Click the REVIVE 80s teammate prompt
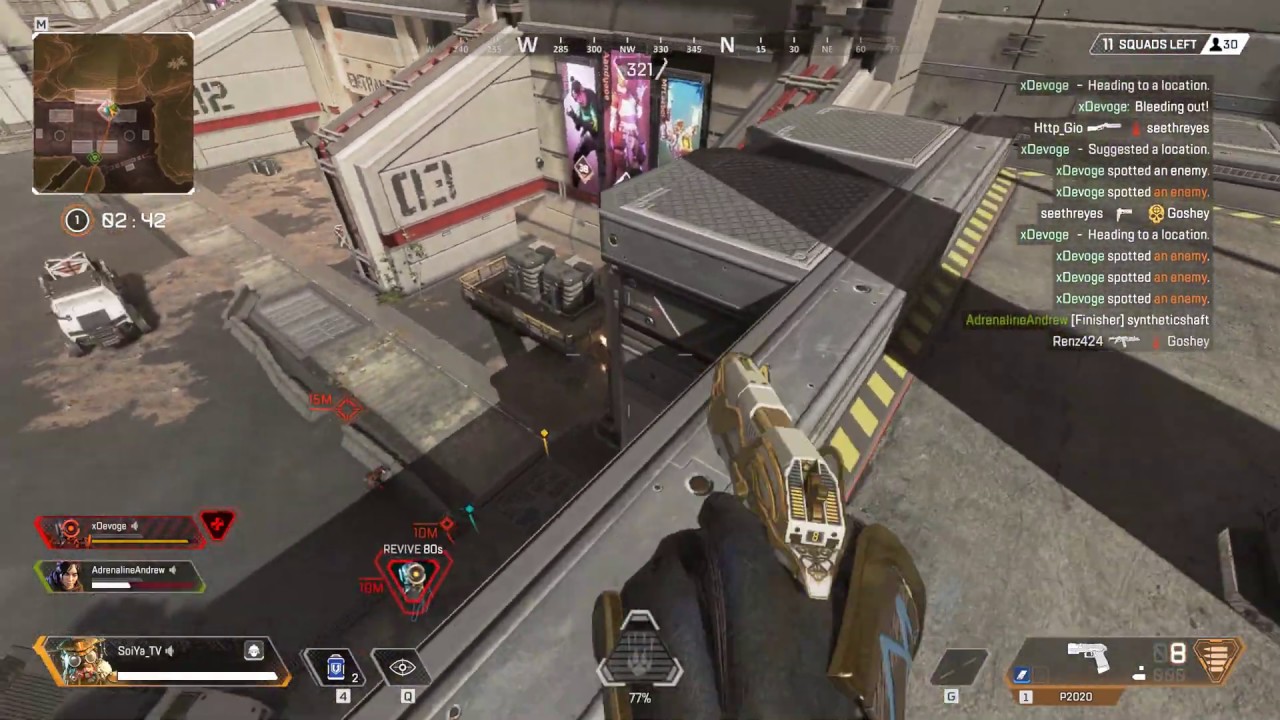 pyautogui.click(x=412, y=549)
